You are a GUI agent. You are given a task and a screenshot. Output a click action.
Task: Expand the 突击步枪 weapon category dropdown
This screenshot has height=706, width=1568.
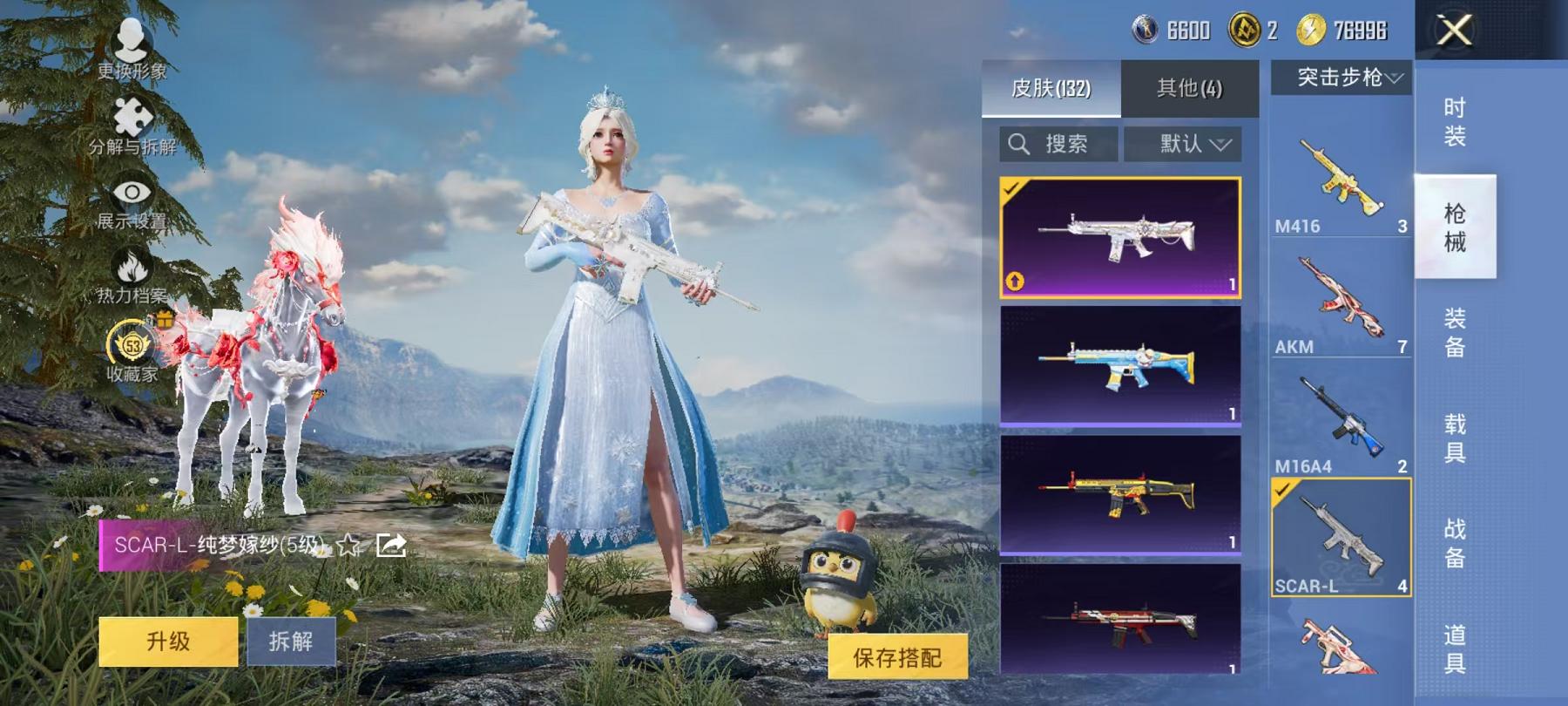coord(1342,77)
